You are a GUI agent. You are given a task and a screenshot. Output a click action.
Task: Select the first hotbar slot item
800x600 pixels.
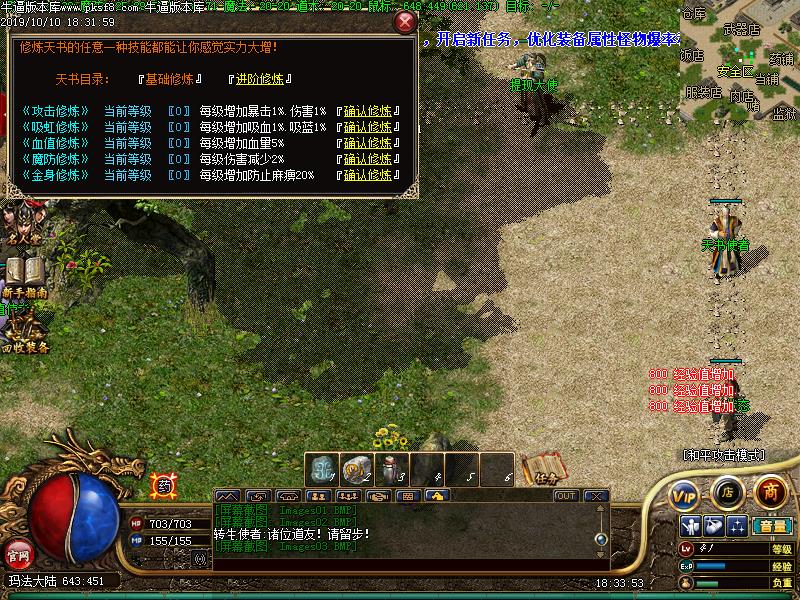coord(324,468)
